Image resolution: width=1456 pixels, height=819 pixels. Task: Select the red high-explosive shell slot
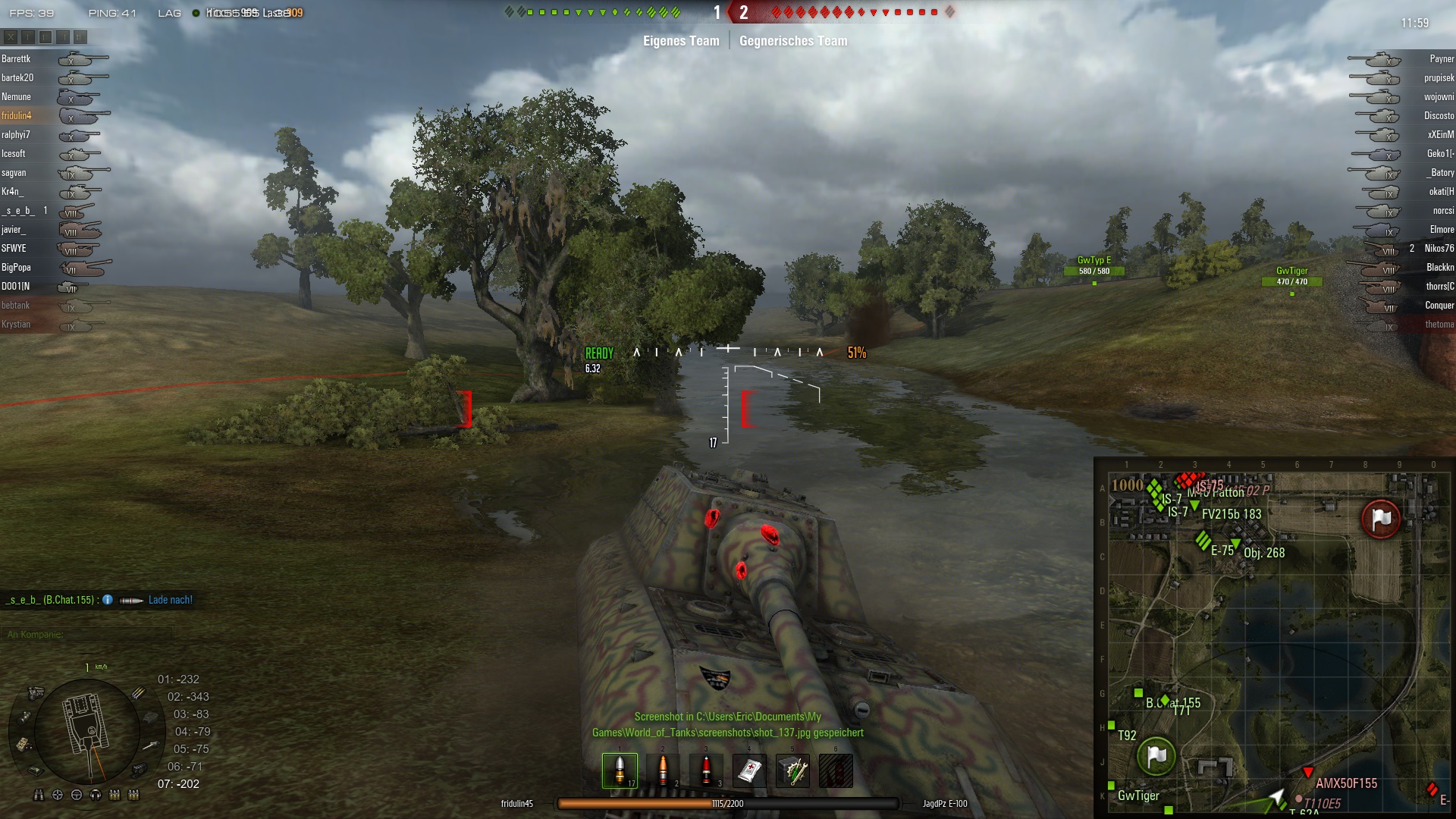click(x=706, y=770)
